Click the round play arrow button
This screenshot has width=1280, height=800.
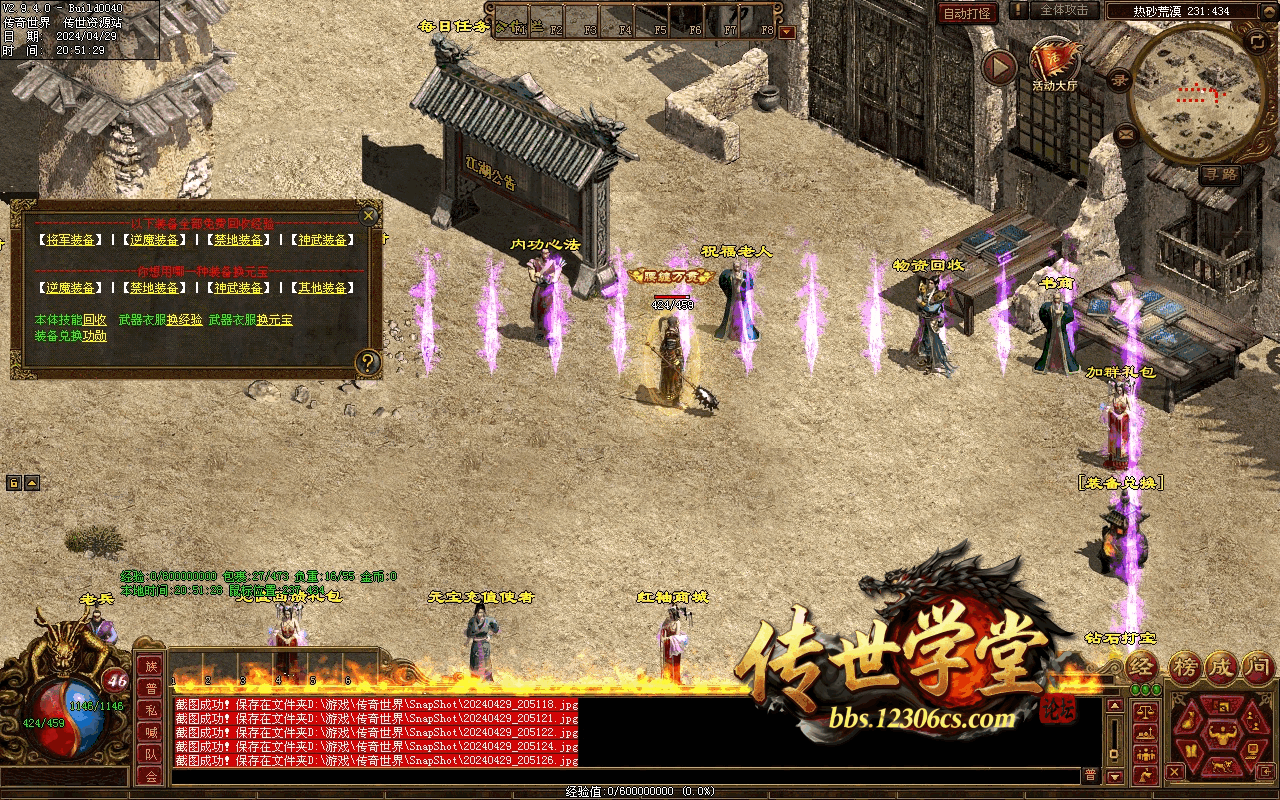(x=998, y=67)
